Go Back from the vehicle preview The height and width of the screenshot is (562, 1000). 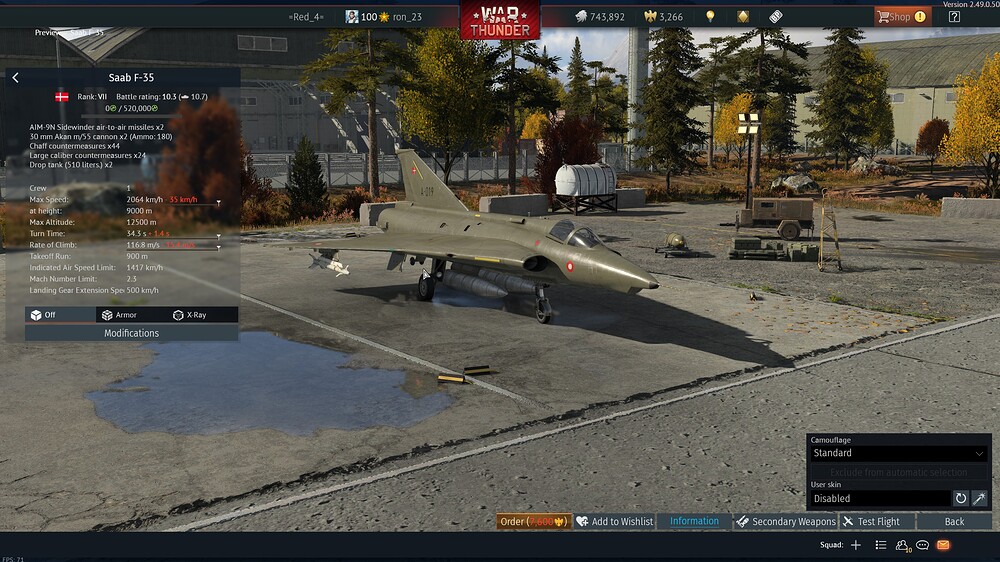click(x=954, y=521)
